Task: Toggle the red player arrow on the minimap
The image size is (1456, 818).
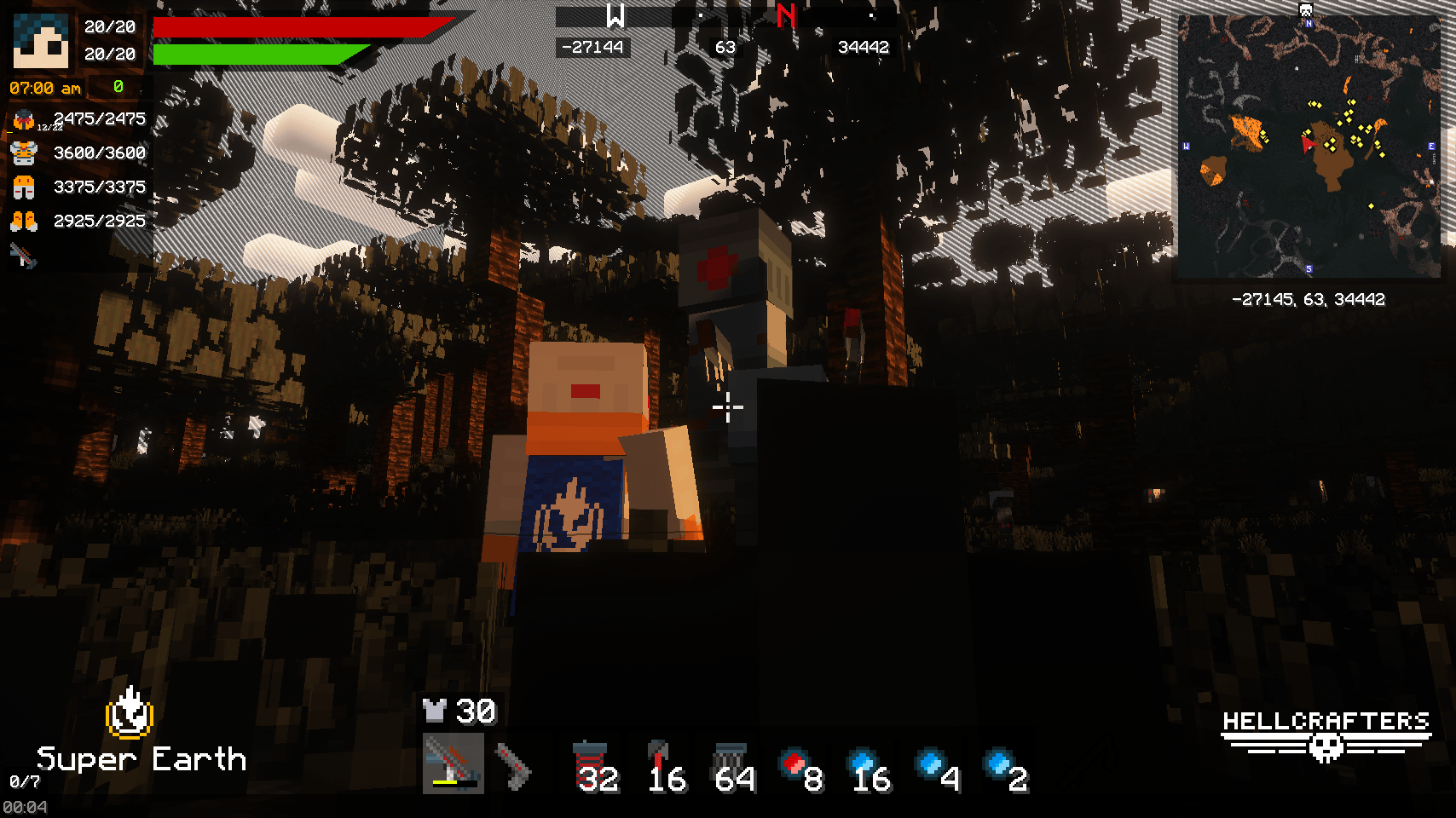Action: click(1307, 144)
